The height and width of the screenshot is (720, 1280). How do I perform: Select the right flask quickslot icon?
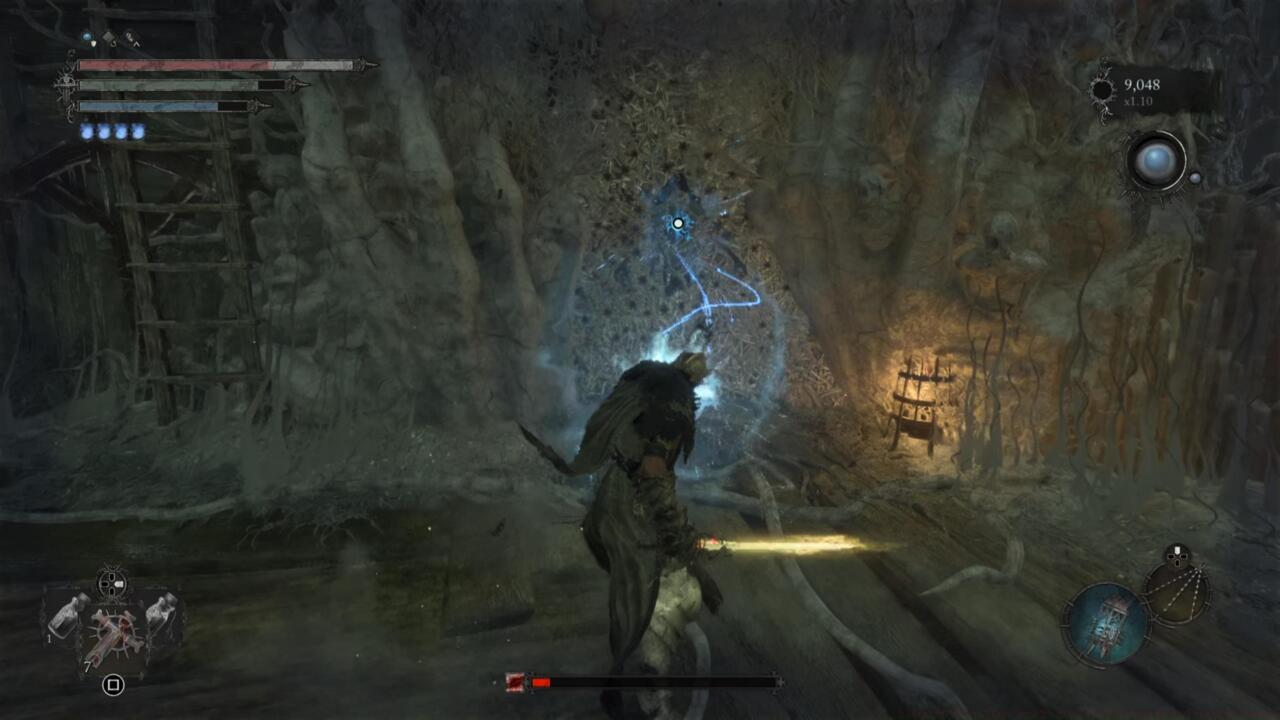click(162, 614)
